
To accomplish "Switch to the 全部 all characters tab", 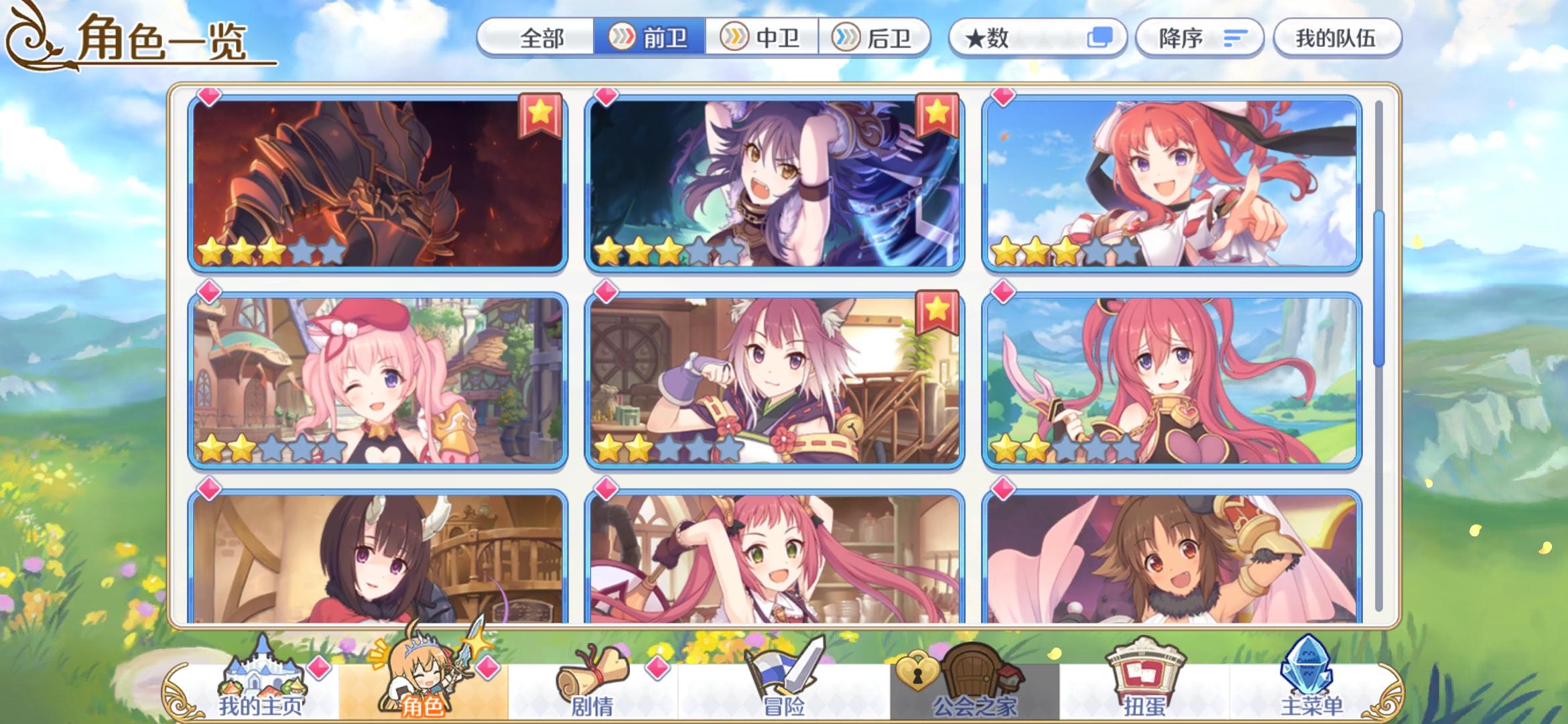I will (x=543, y=38).
